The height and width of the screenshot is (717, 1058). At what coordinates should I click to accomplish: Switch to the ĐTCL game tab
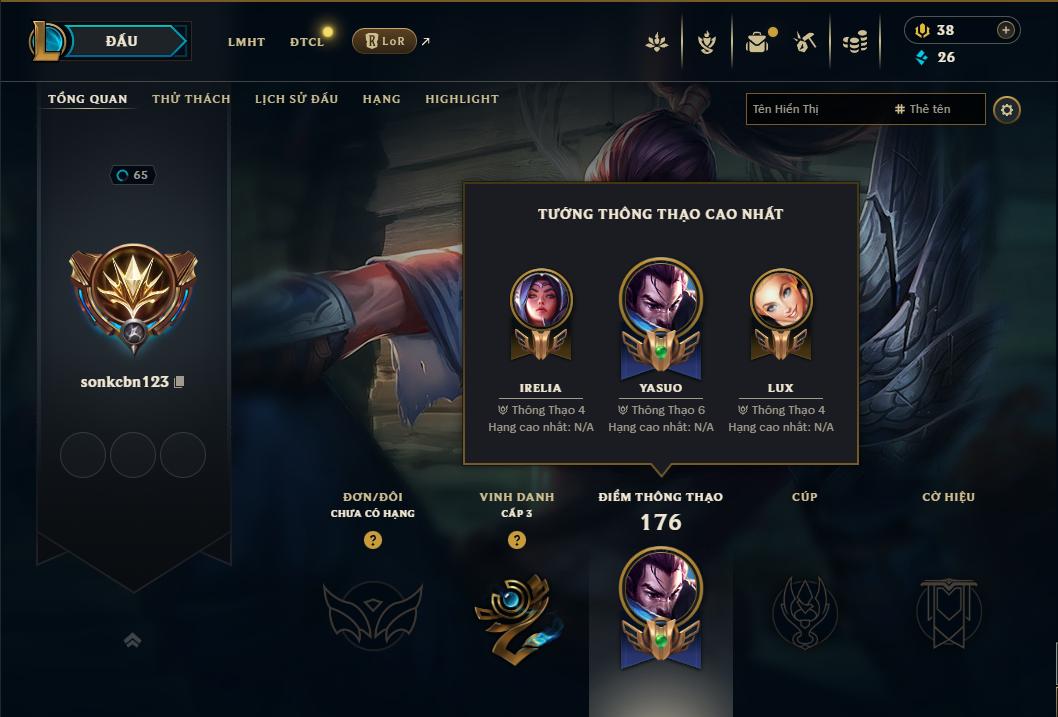307,42
